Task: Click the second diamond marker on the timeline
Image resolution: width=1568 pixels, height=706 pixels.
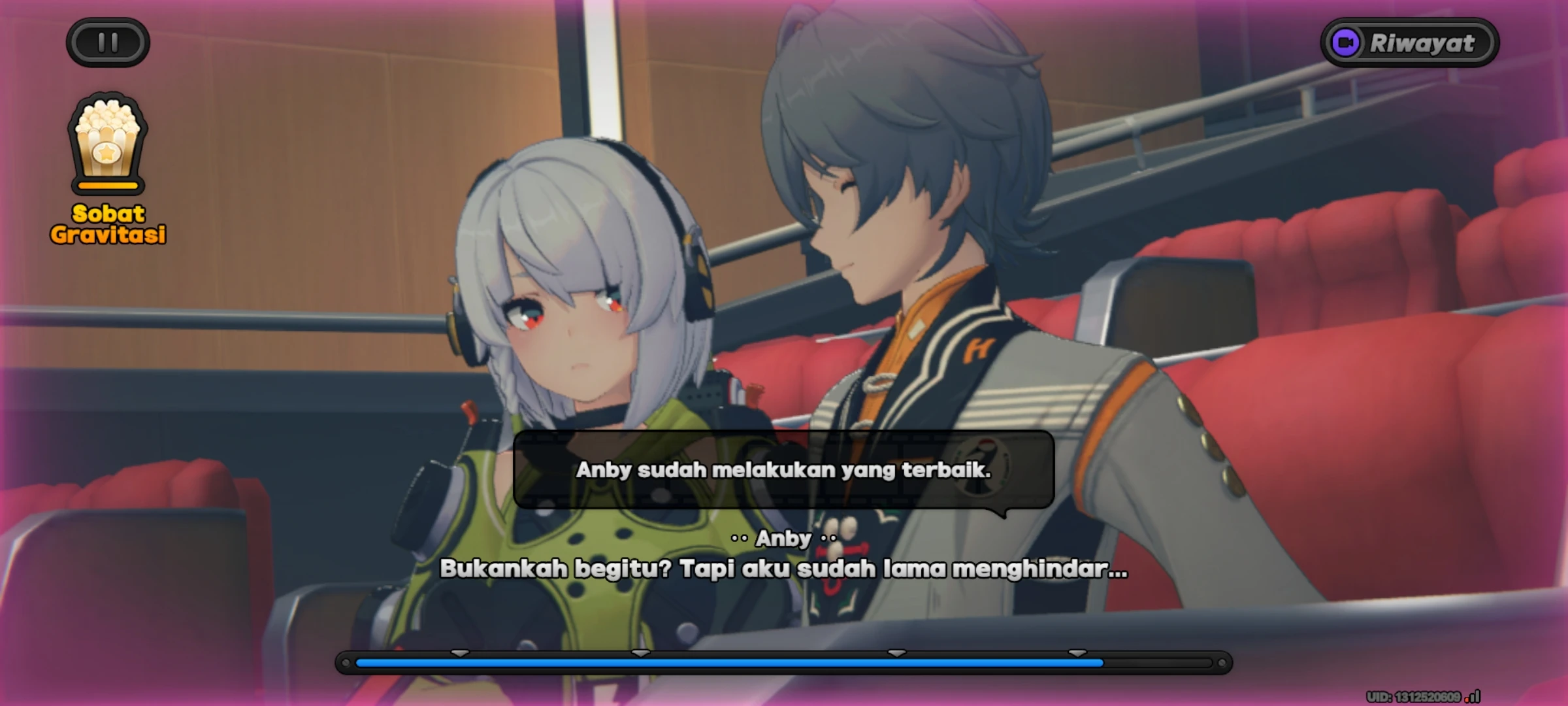Action: click(x=639, y=652)
